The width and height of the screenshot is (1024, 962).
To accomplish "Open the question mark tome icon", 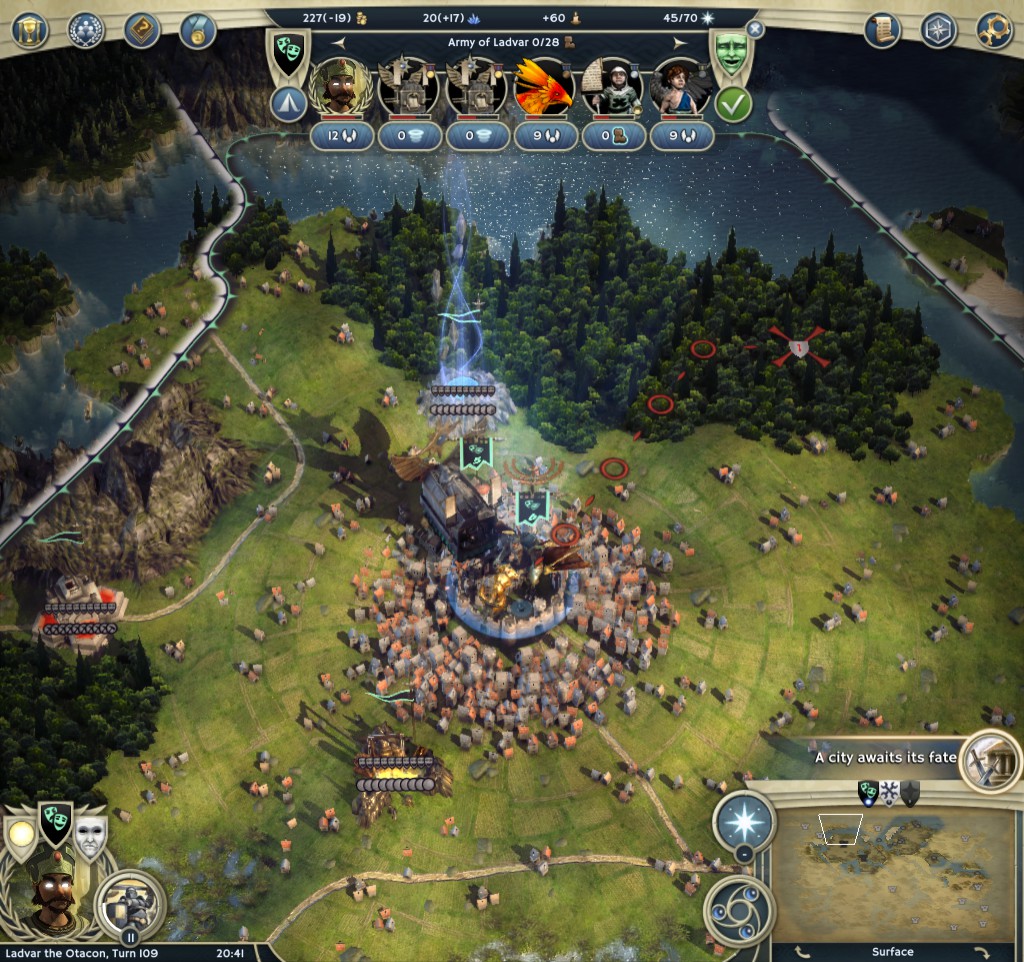I will pyautogui.click(x=142, y=29).
